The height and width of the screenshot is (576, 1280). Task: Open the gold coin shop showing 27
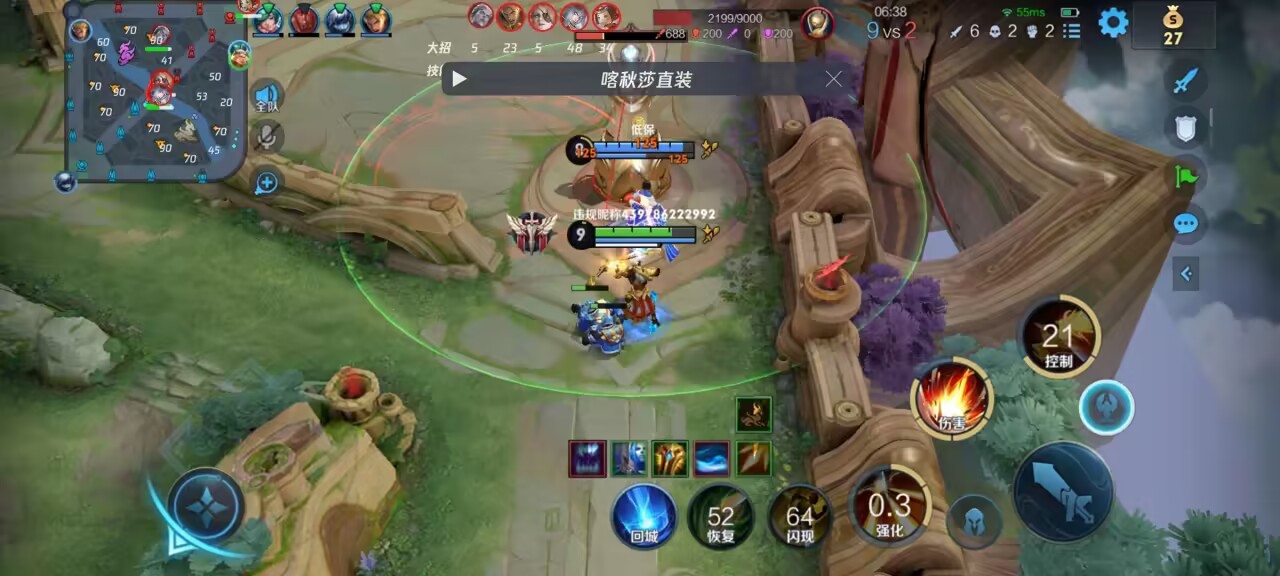[x=1173, y=25]
